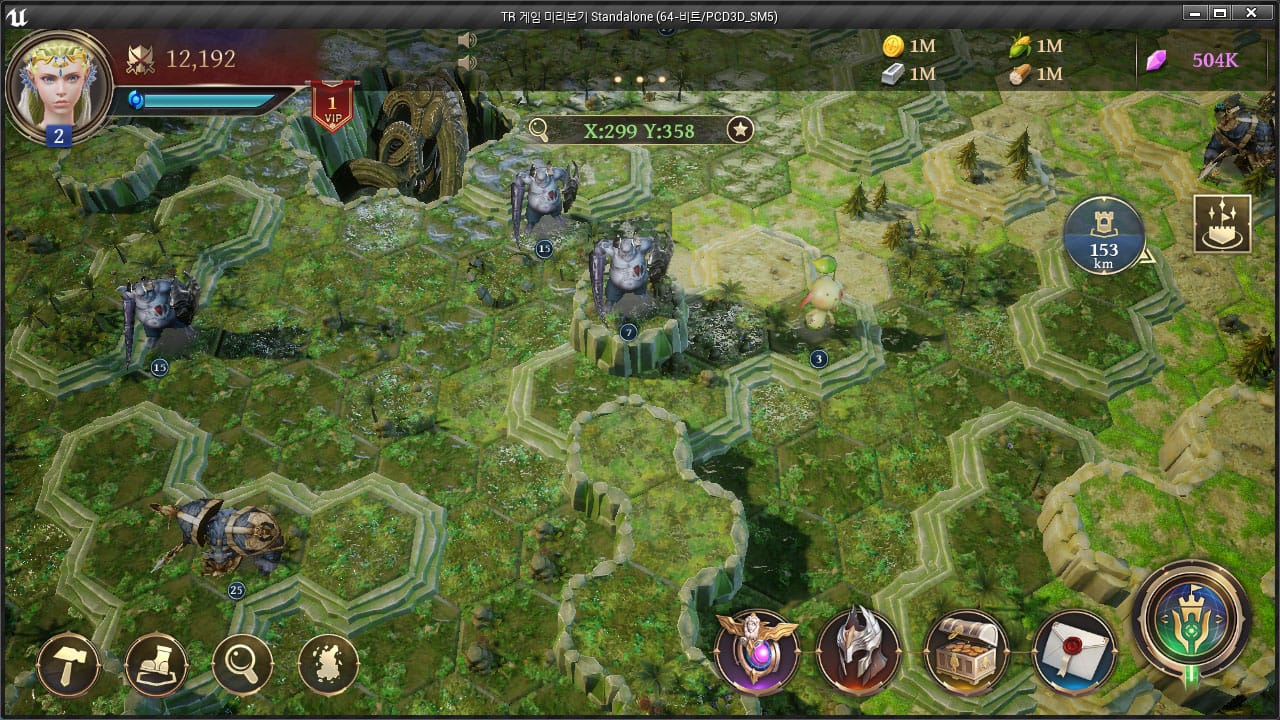Check the sealed envelope mail

click(1073, 651)
